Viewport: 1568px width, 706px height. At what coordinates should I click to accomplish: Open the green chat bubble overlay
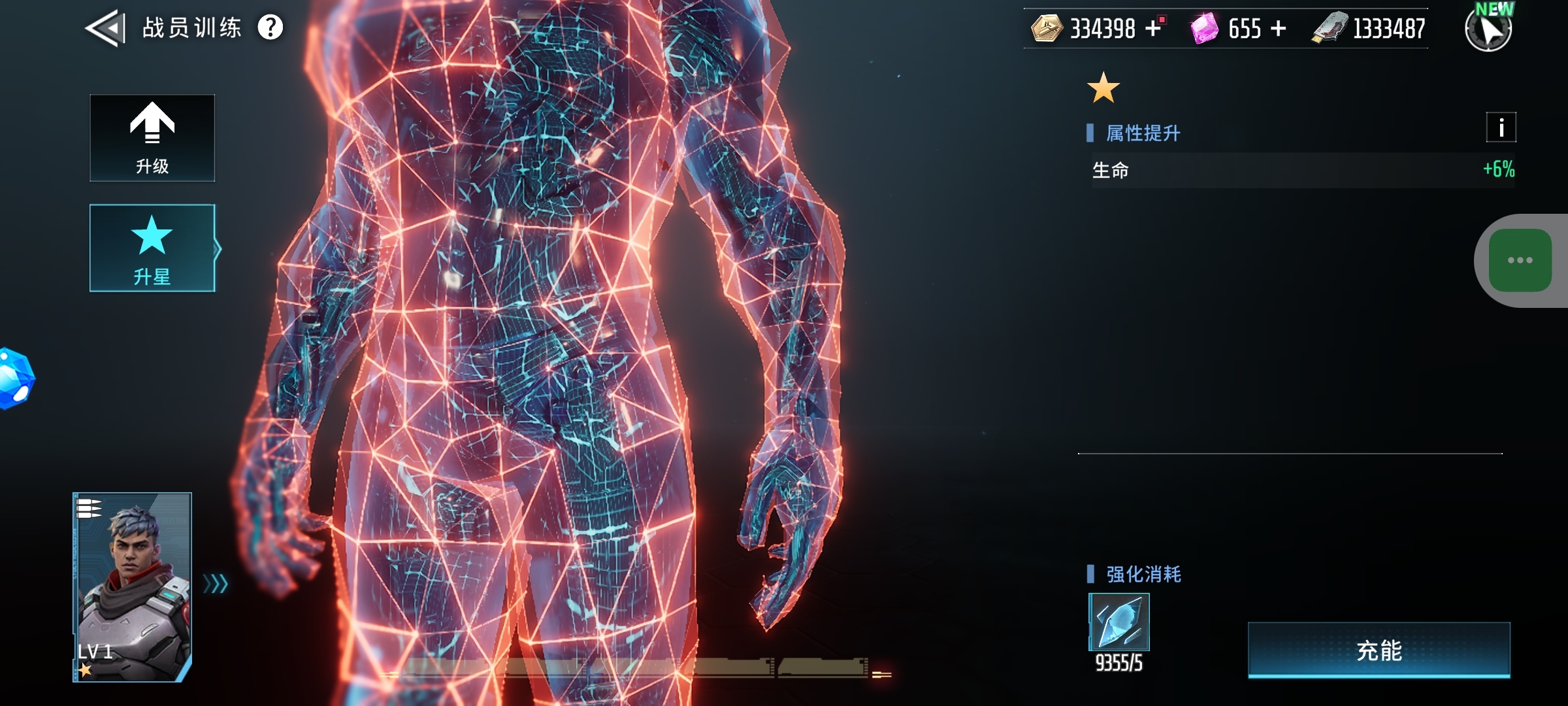1520,260
